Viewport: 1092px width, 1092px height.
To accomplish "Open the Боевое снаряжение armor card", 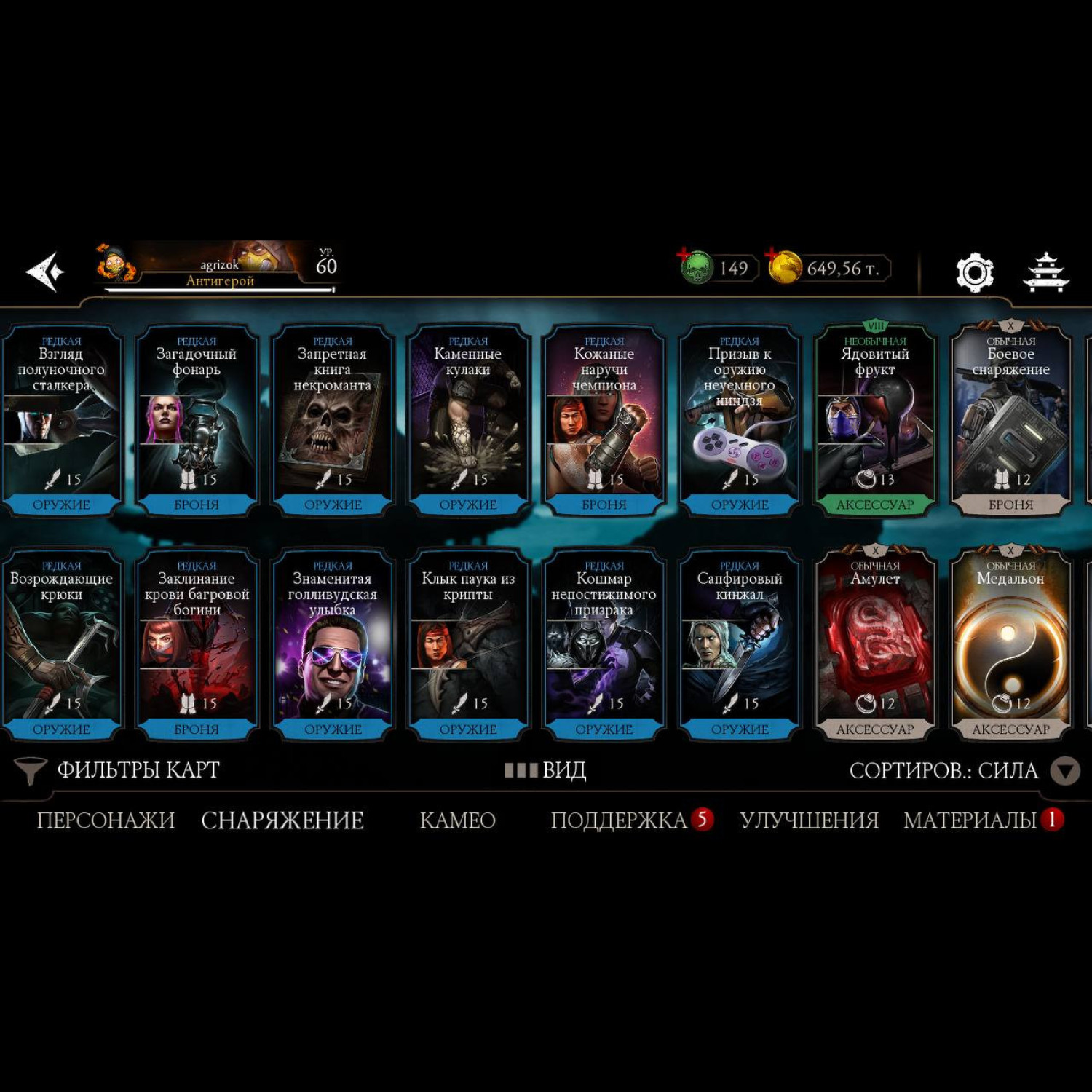I will 1010,419.
